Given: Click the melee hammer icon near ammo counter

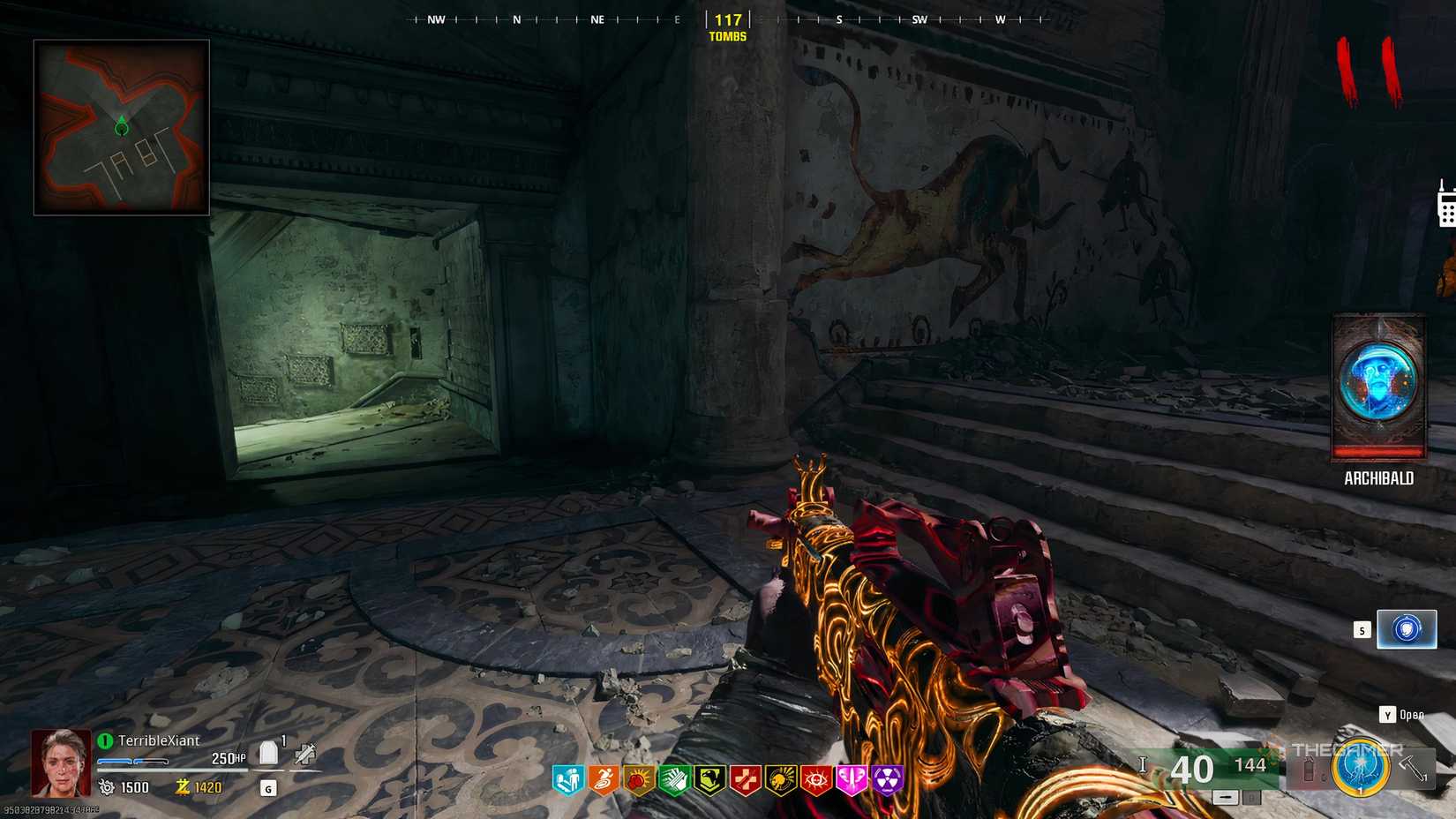Looking at the screenshot, I should pos(1409,769).
